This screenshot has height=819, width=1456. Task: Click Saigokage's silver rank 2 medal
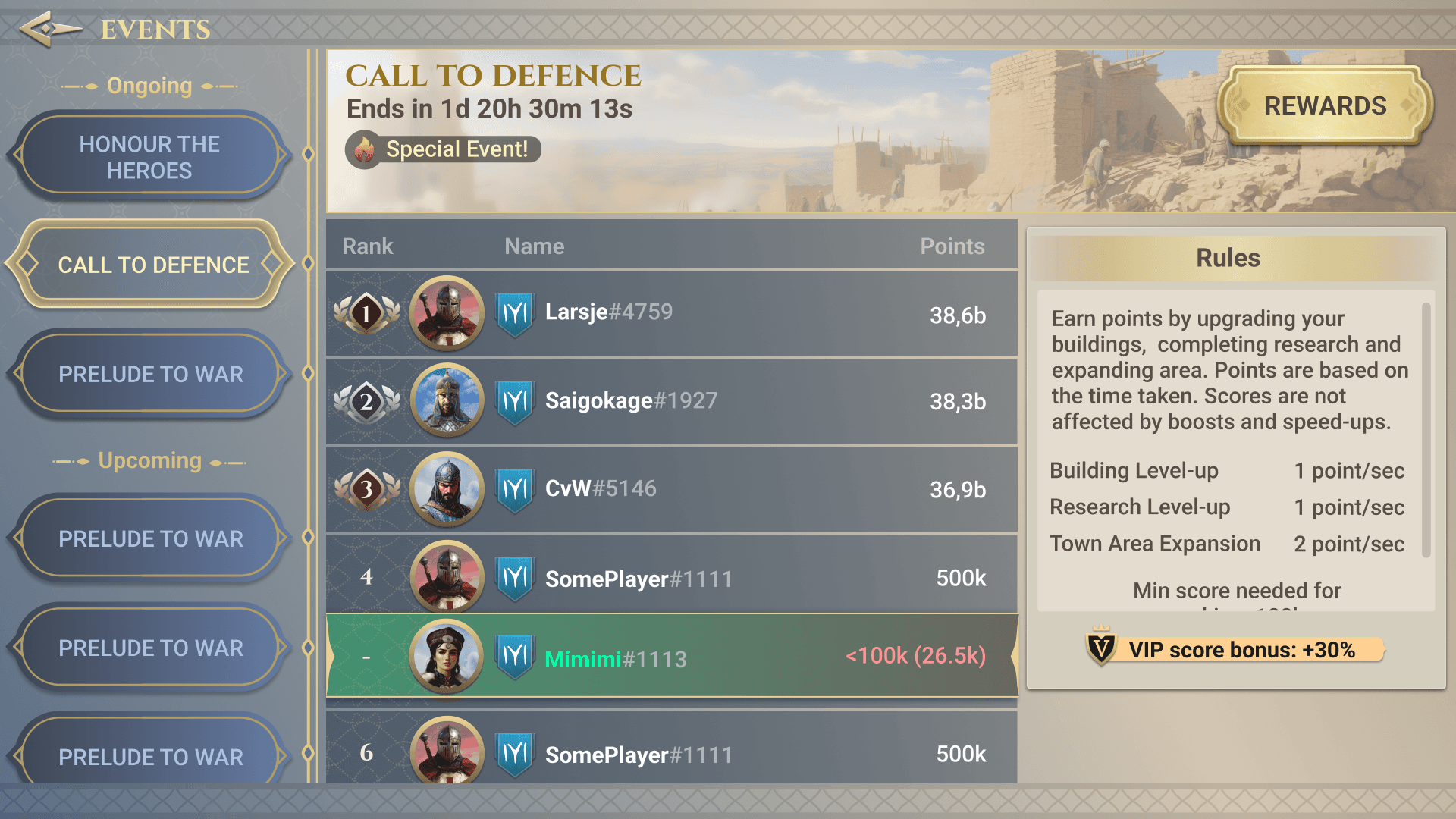[x=368, y=400]
